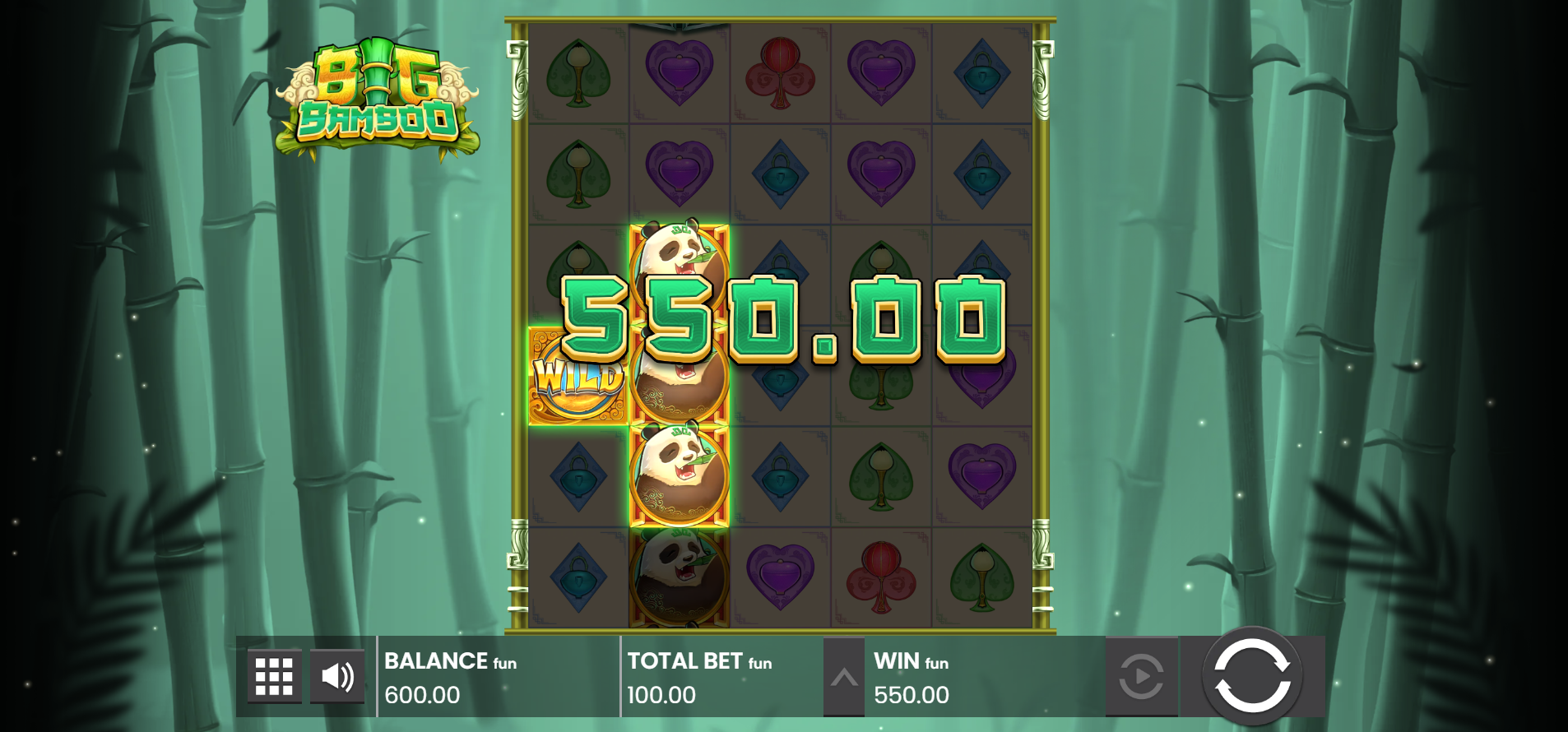Toggle the sound speaker button
1568x732 pixels.
[337, 677]
